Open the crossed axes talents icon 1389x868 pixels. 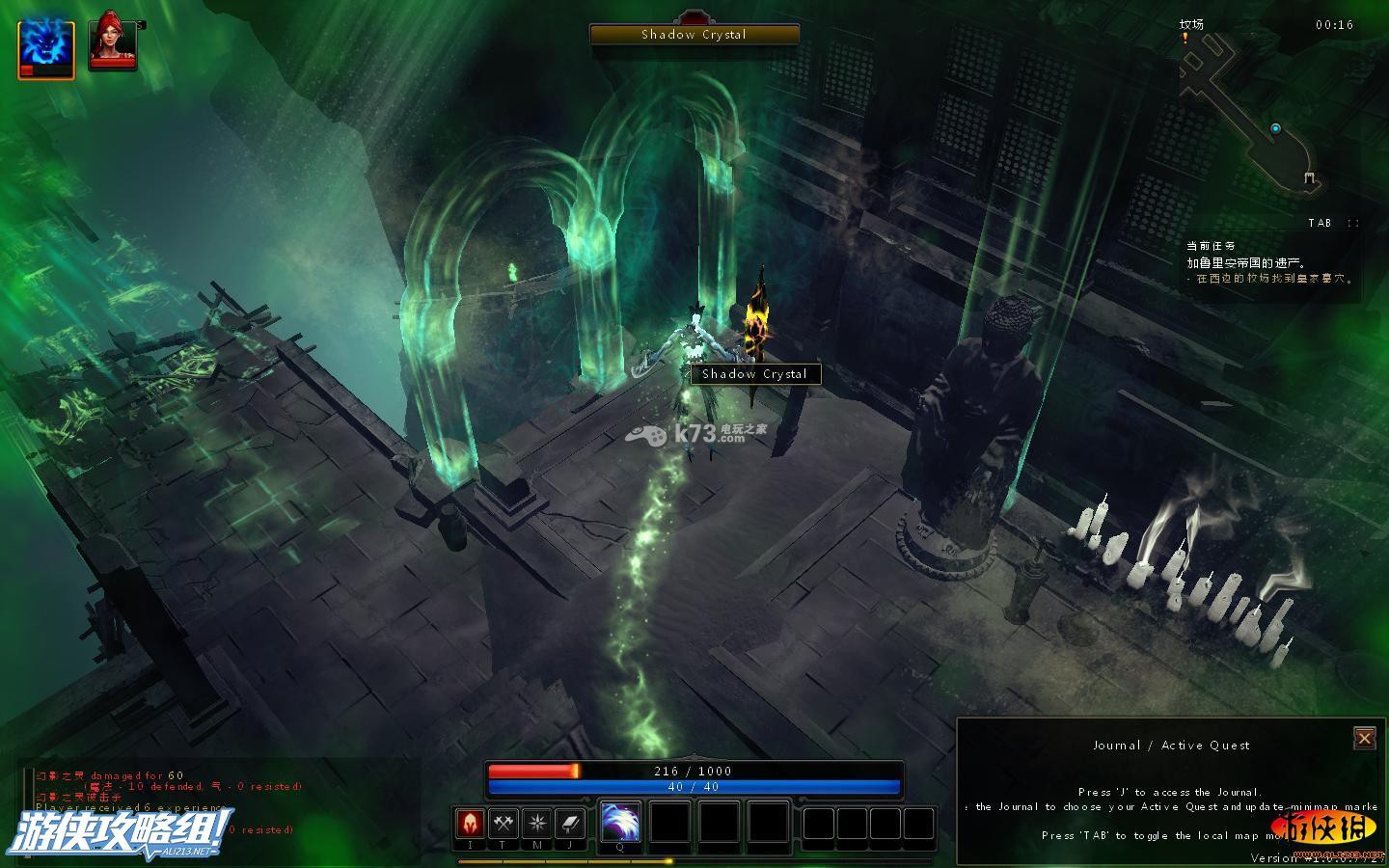[x=503, y=824]
